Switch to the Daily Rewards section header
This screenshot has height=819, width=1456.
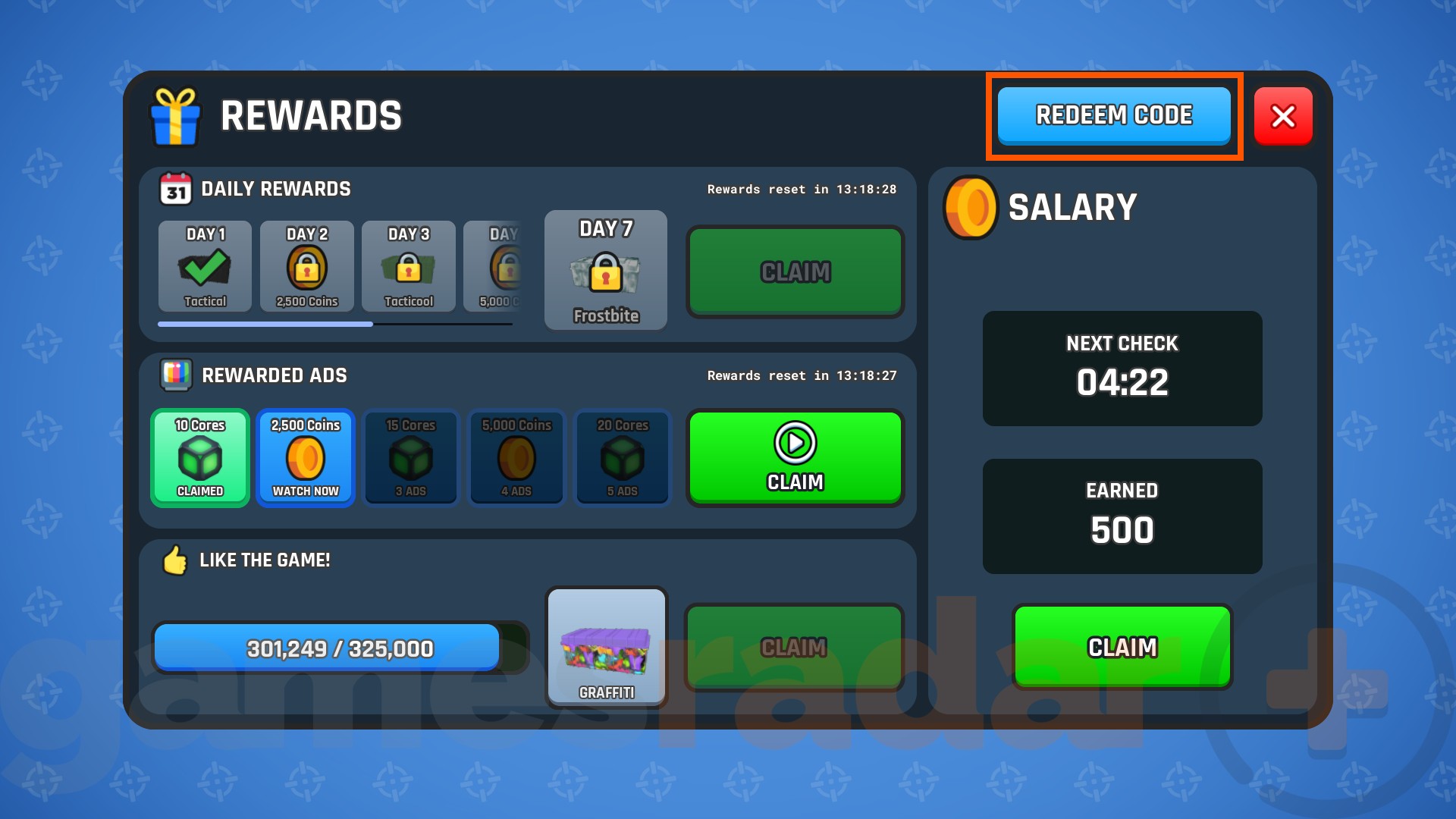(x=275, y=188)
